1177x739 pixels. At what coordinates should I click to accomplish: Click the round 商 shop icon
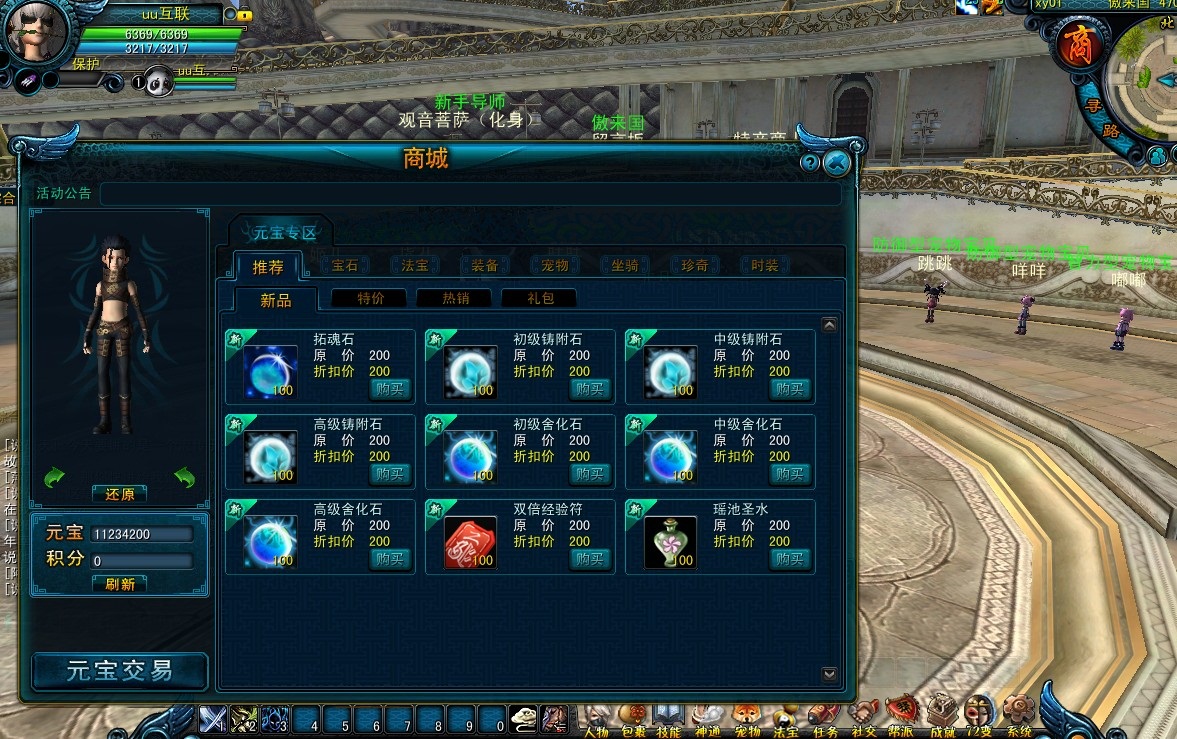click(x=1078, y=44)
